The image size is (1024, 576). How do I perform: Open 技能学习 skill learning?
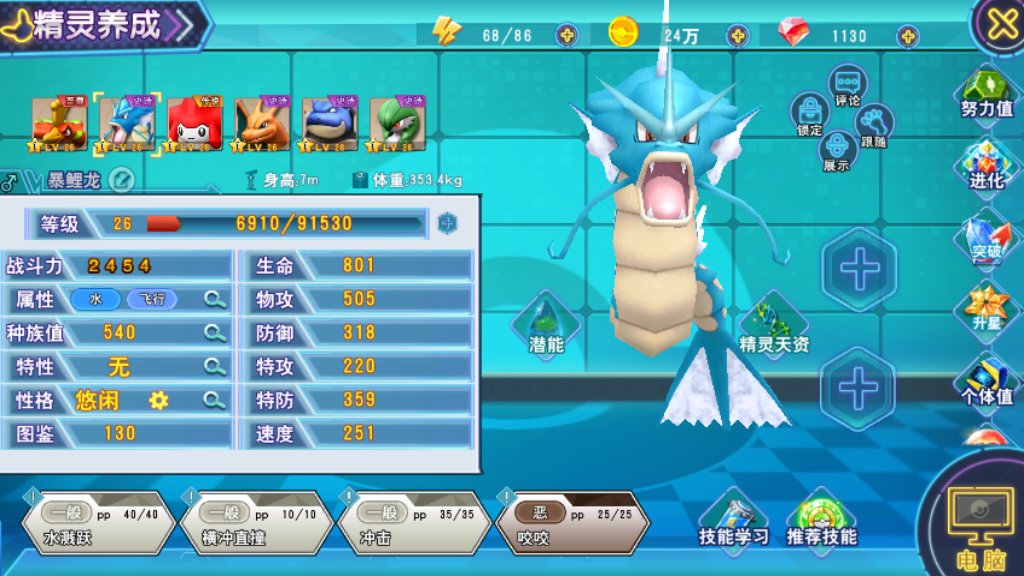click(734, 520)
